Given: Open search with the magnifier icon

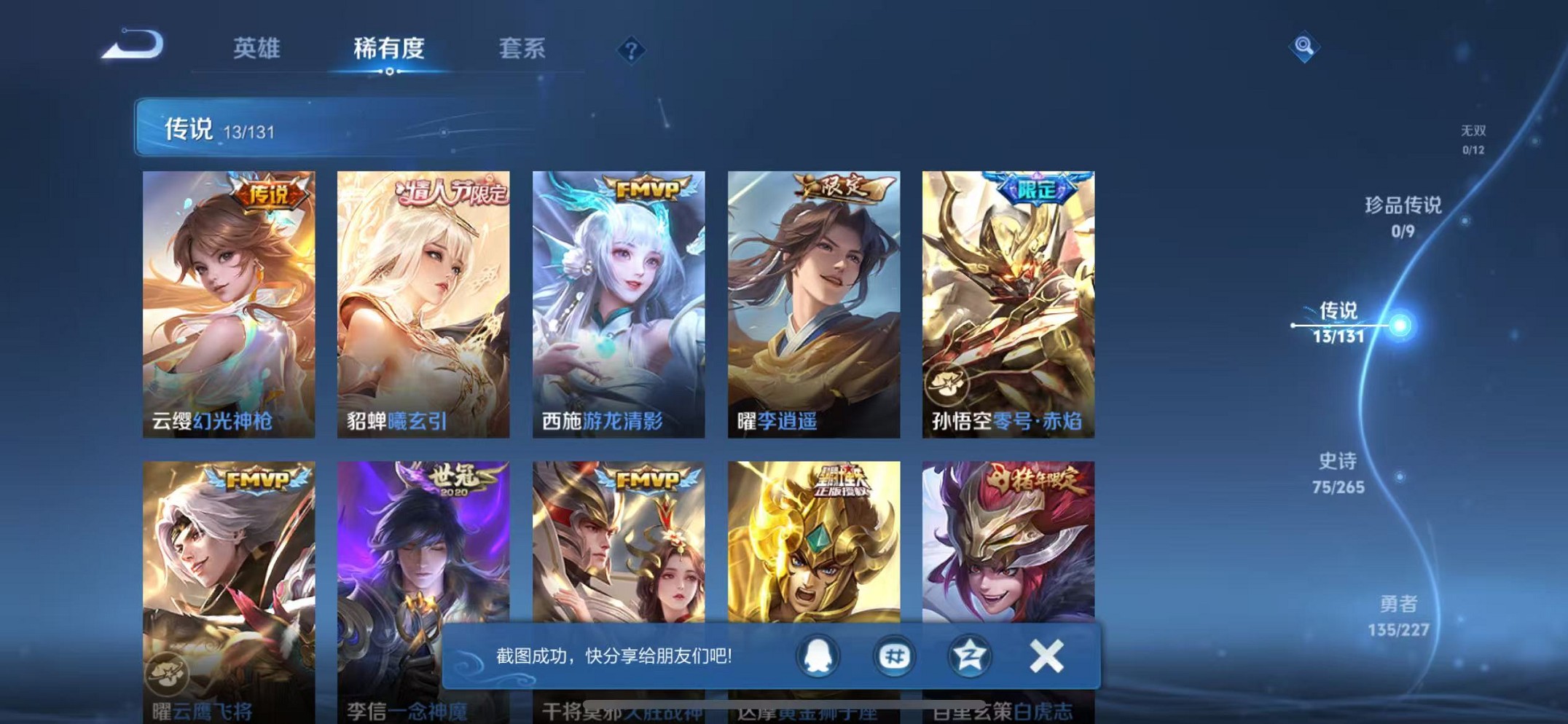Looking at the screenshot, I should (x=1304, y=47).
